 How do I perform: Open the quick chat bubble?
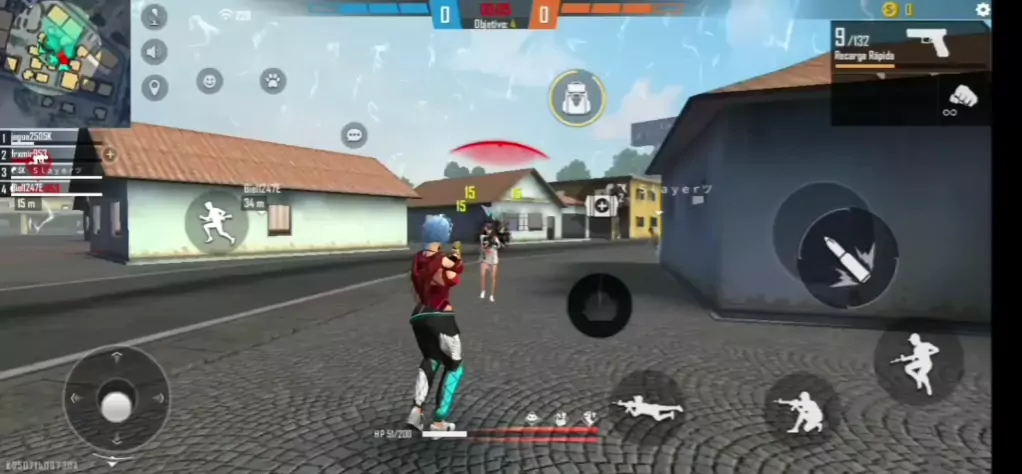pyautogui.click(x=353, y=135)
